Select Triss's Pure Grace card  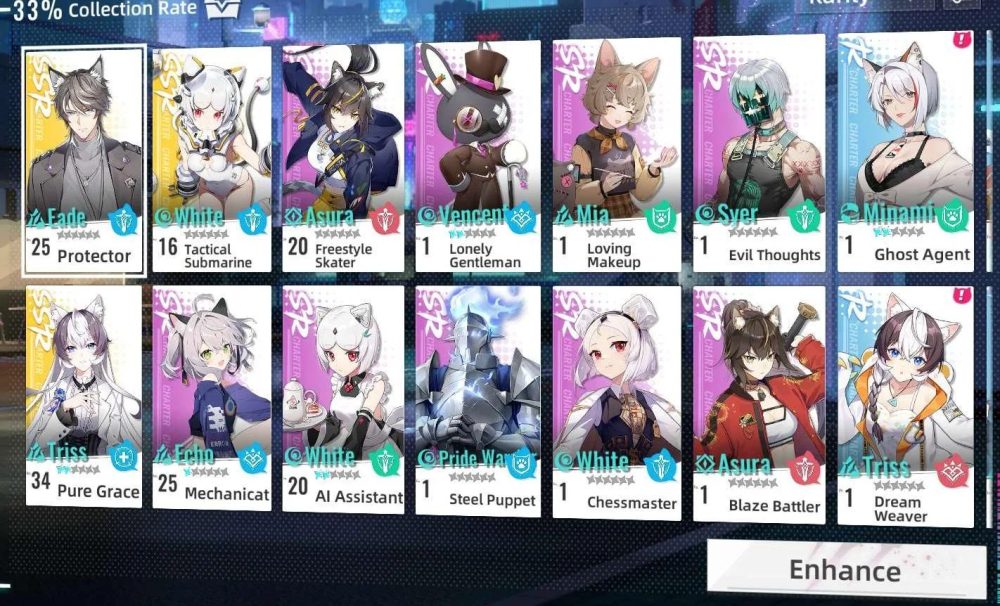click(84, 395)
